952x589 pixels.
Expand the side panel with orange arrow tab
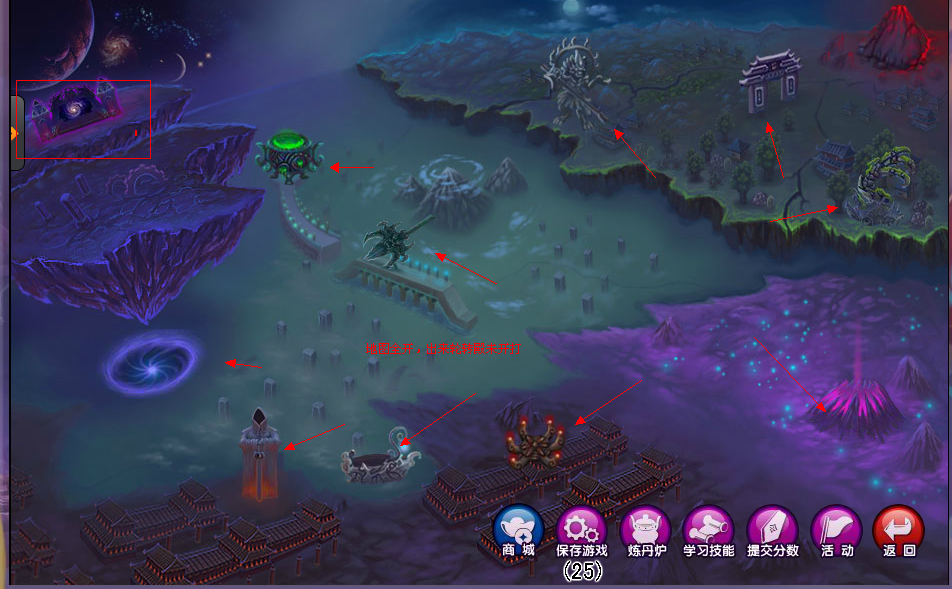tap(15, 133)
